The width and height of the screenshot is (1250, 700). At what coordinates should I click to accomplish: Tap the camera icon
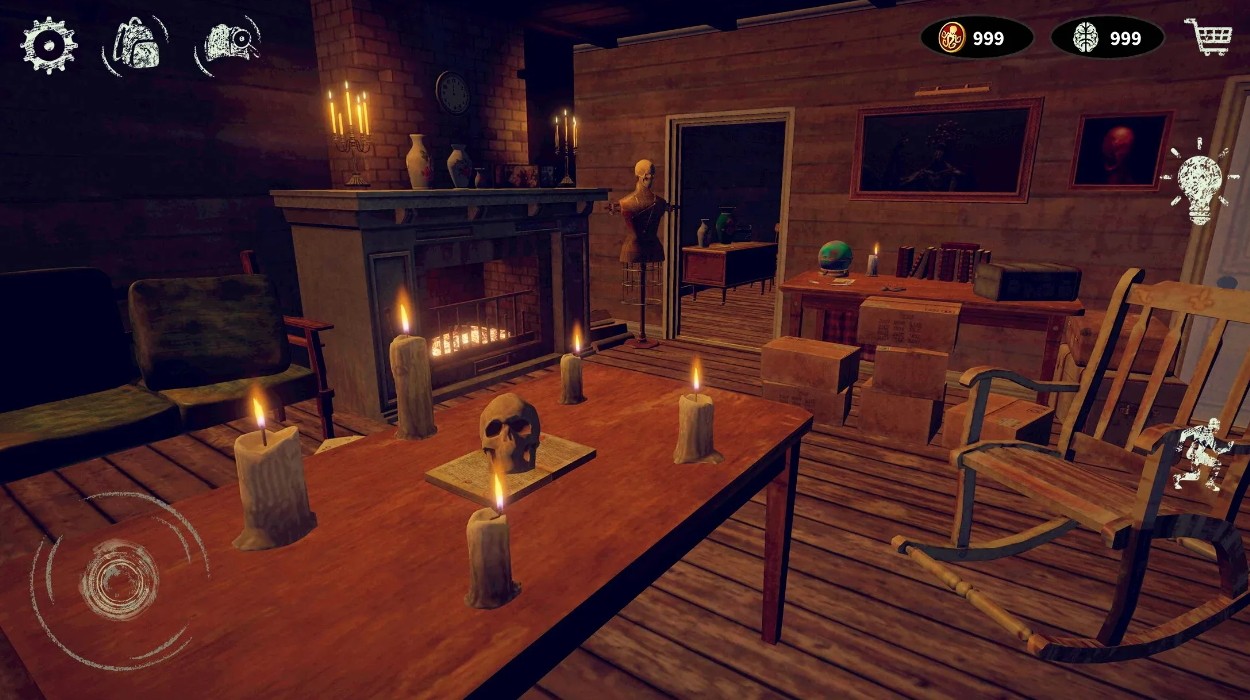coord(229,45)
